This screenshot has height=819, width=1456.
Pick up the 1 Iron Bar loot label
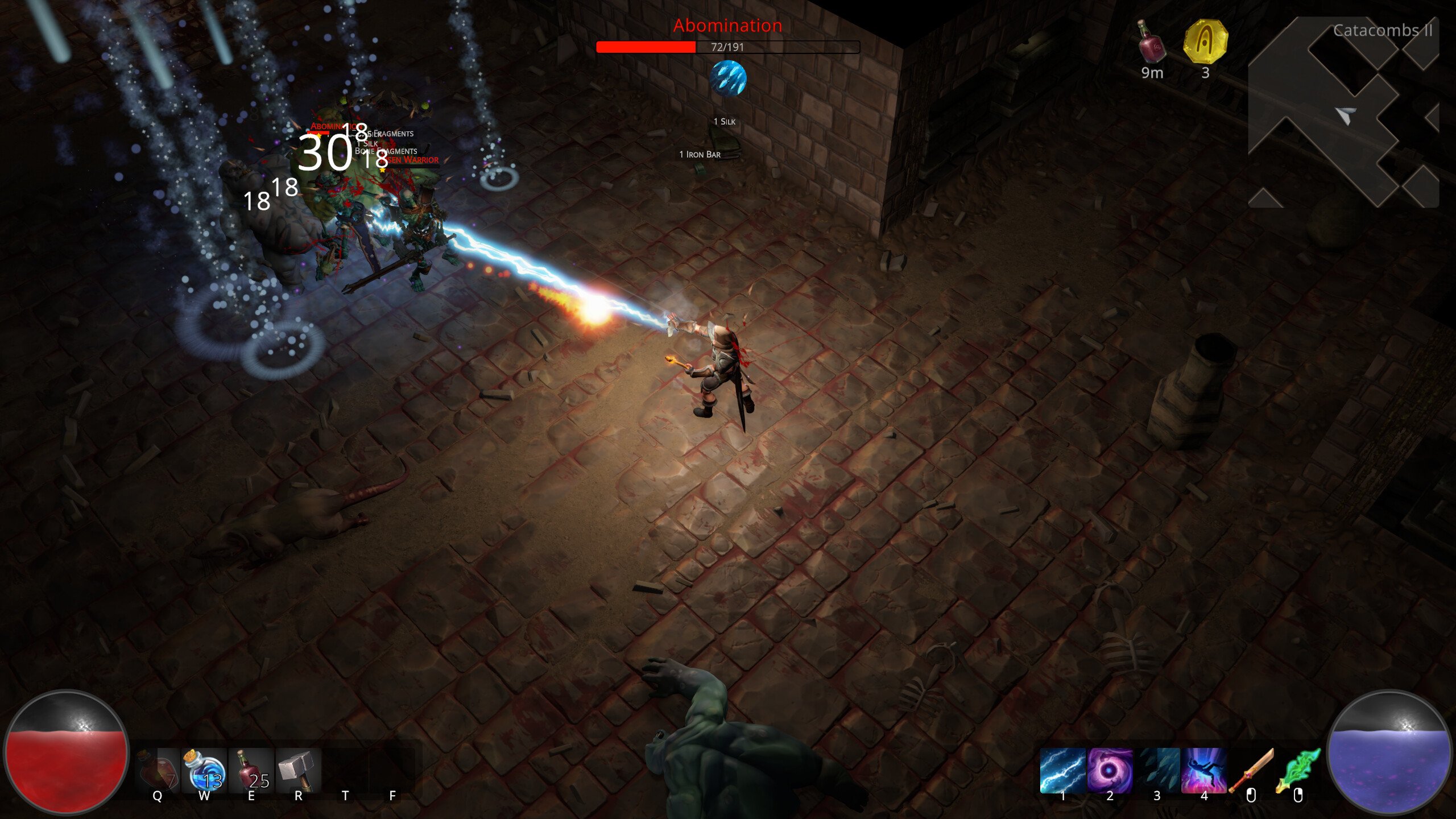tap(700, 155)
